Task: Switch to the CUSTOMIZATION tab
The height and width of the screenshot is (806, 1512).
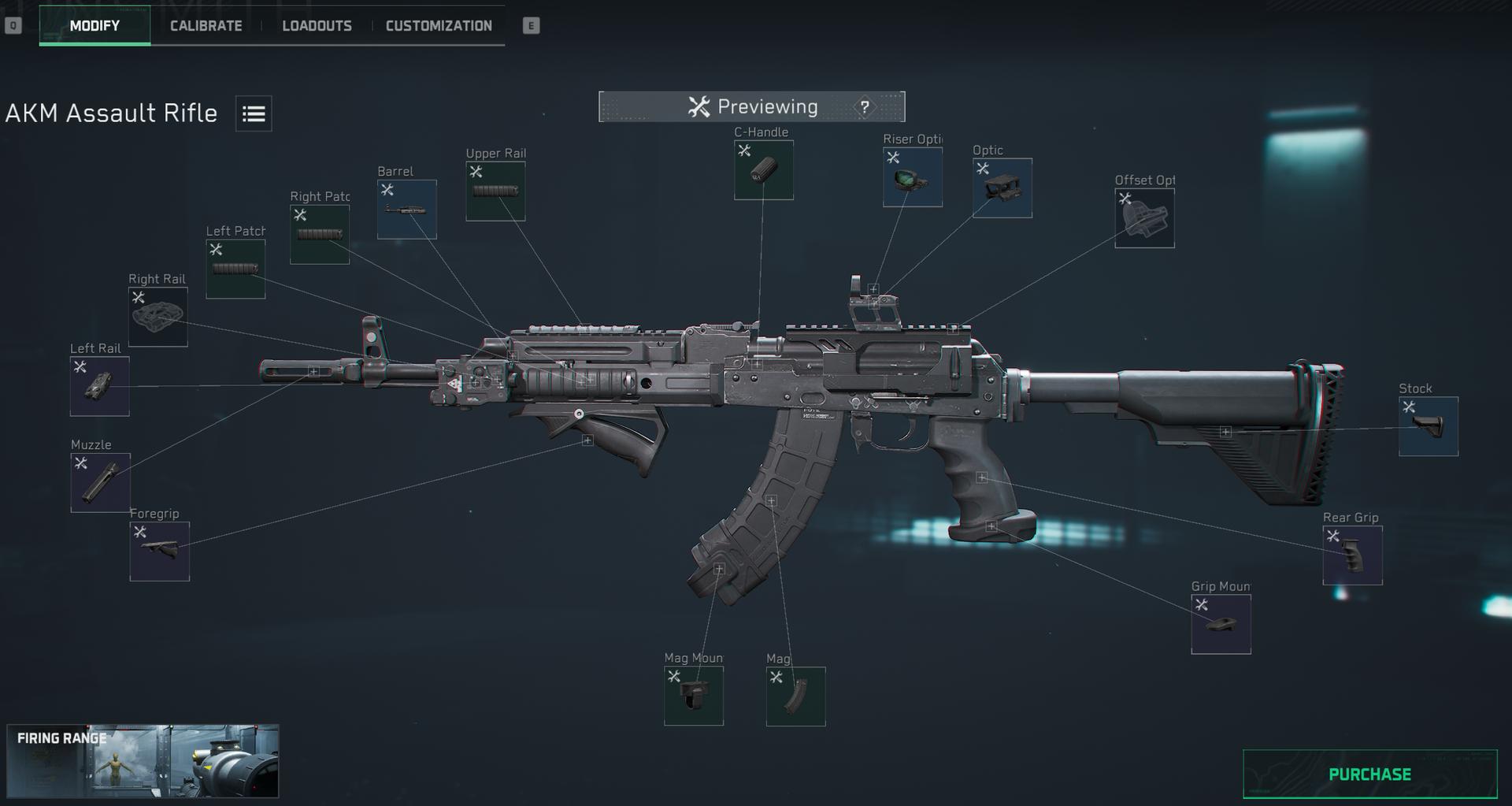Action: [438, 25]
